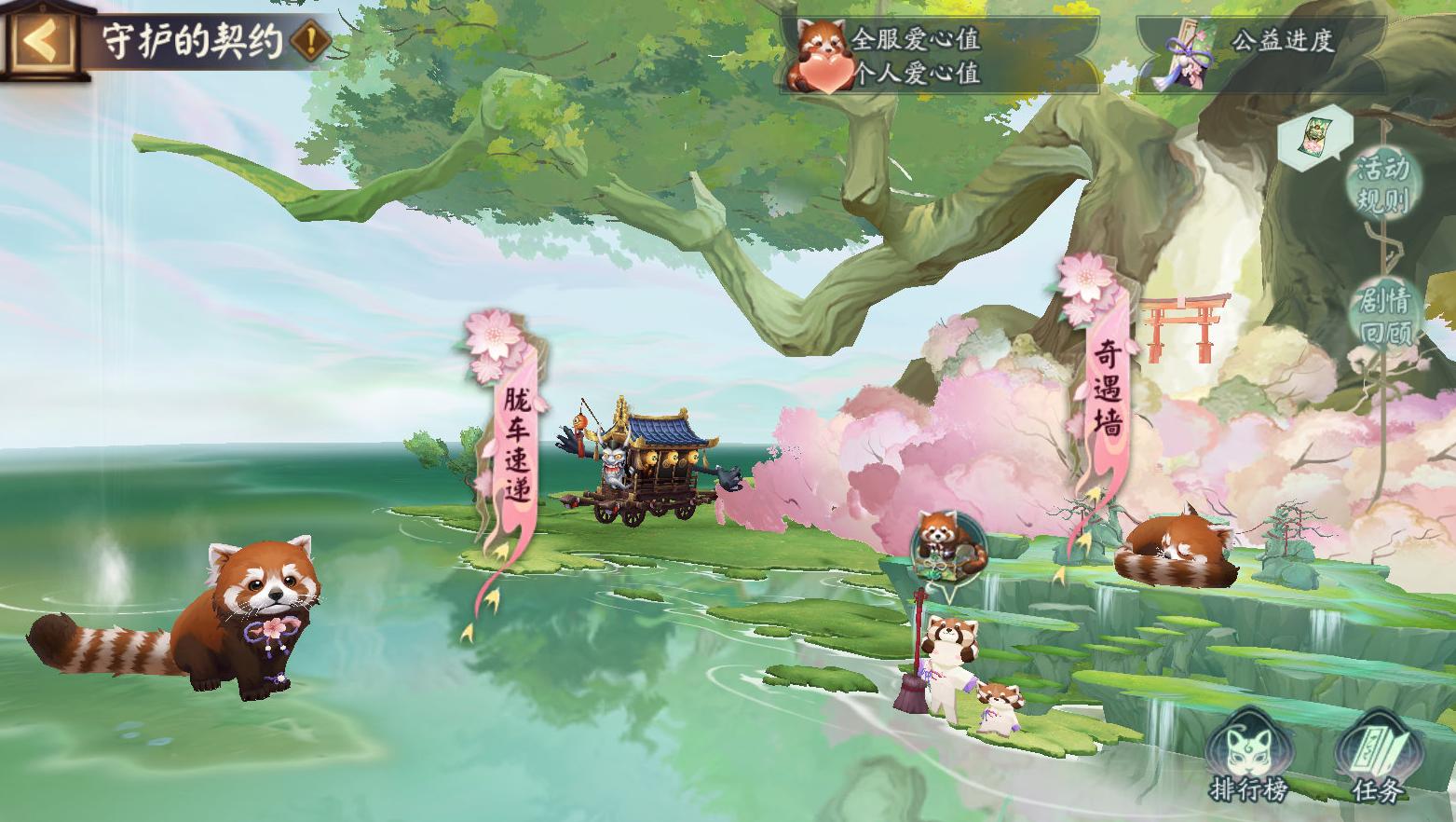Image resolution: width=1456 pixels, height=822 pixels.
Task: Open the 公益进度 charity progress panel
Action: coord(1259,56)
